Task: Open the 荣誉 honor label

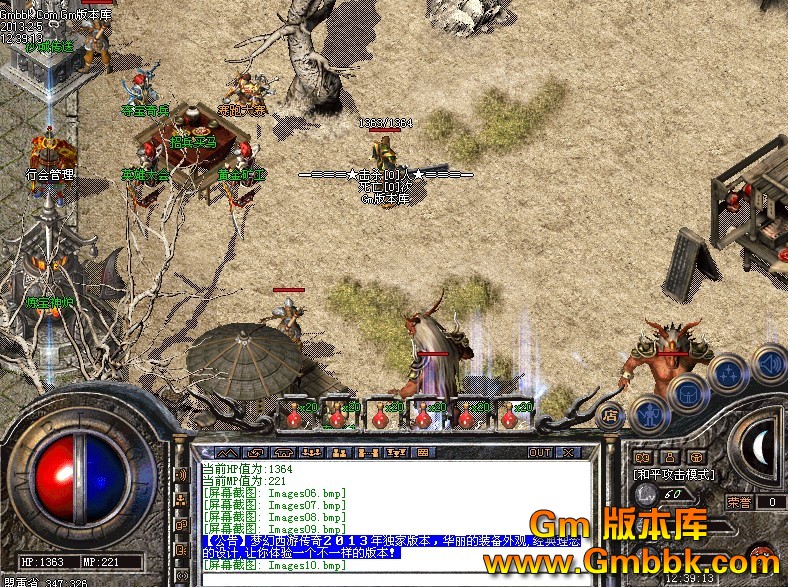Action: (738, 502)
